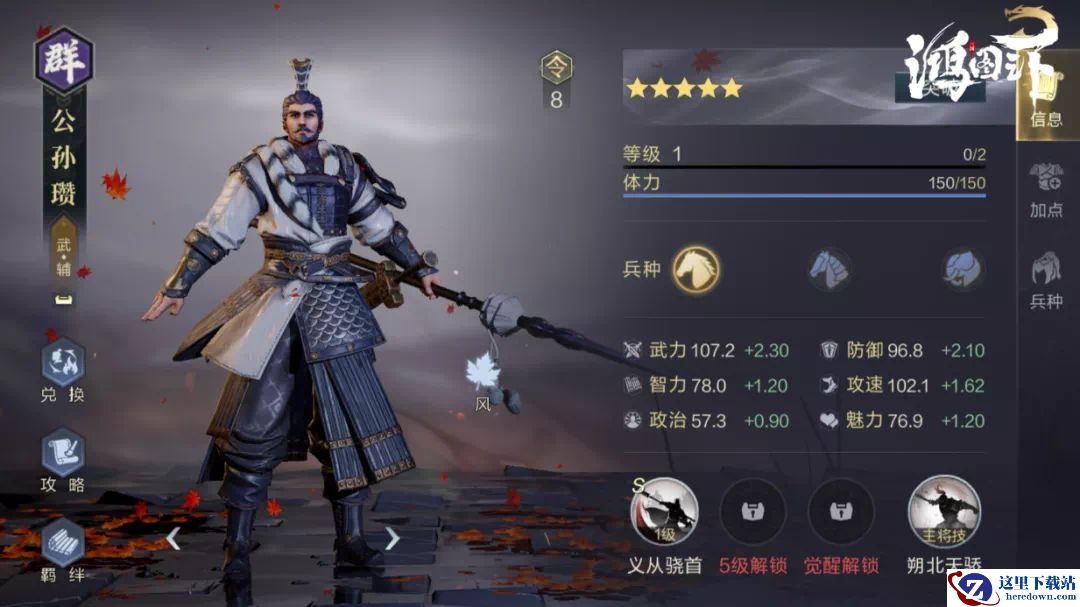Show the previous general with left arrow
1080x607 pixels.
coord(174,539)
